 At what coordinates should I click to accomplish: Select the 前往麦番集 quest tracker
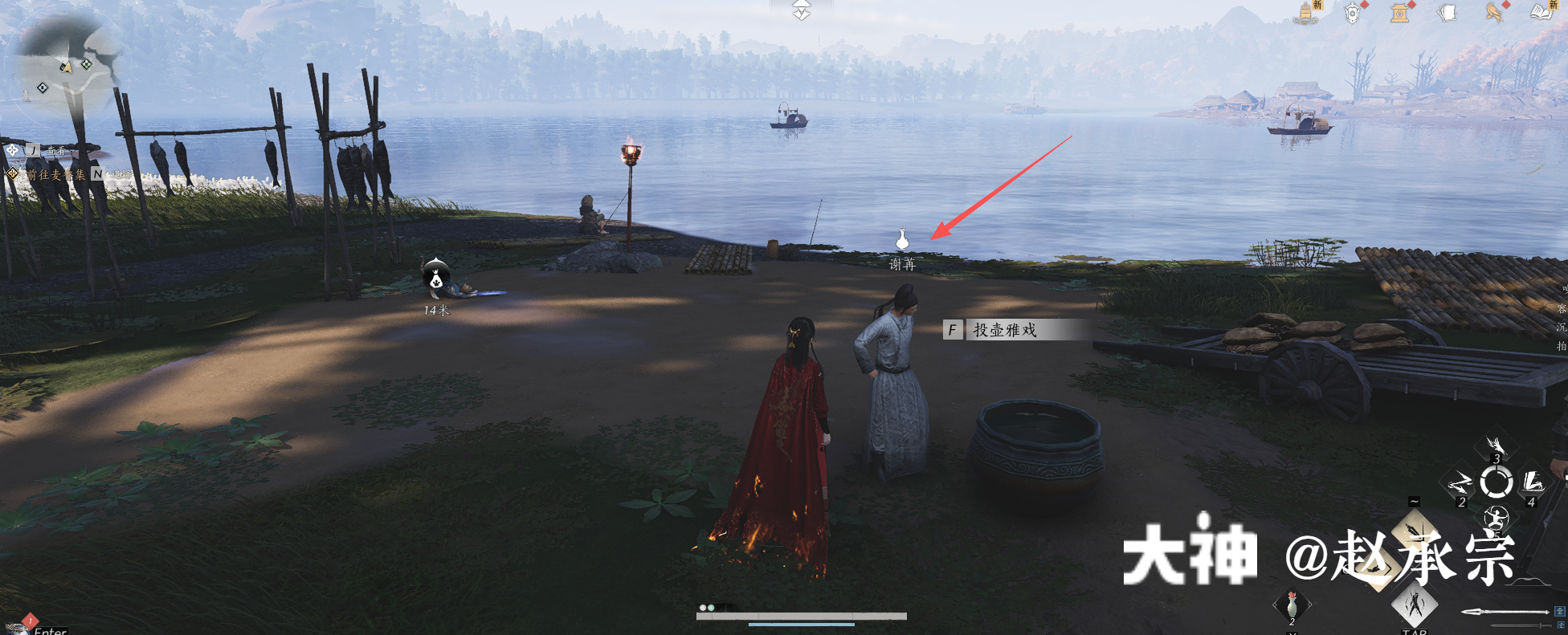(55, 174)
